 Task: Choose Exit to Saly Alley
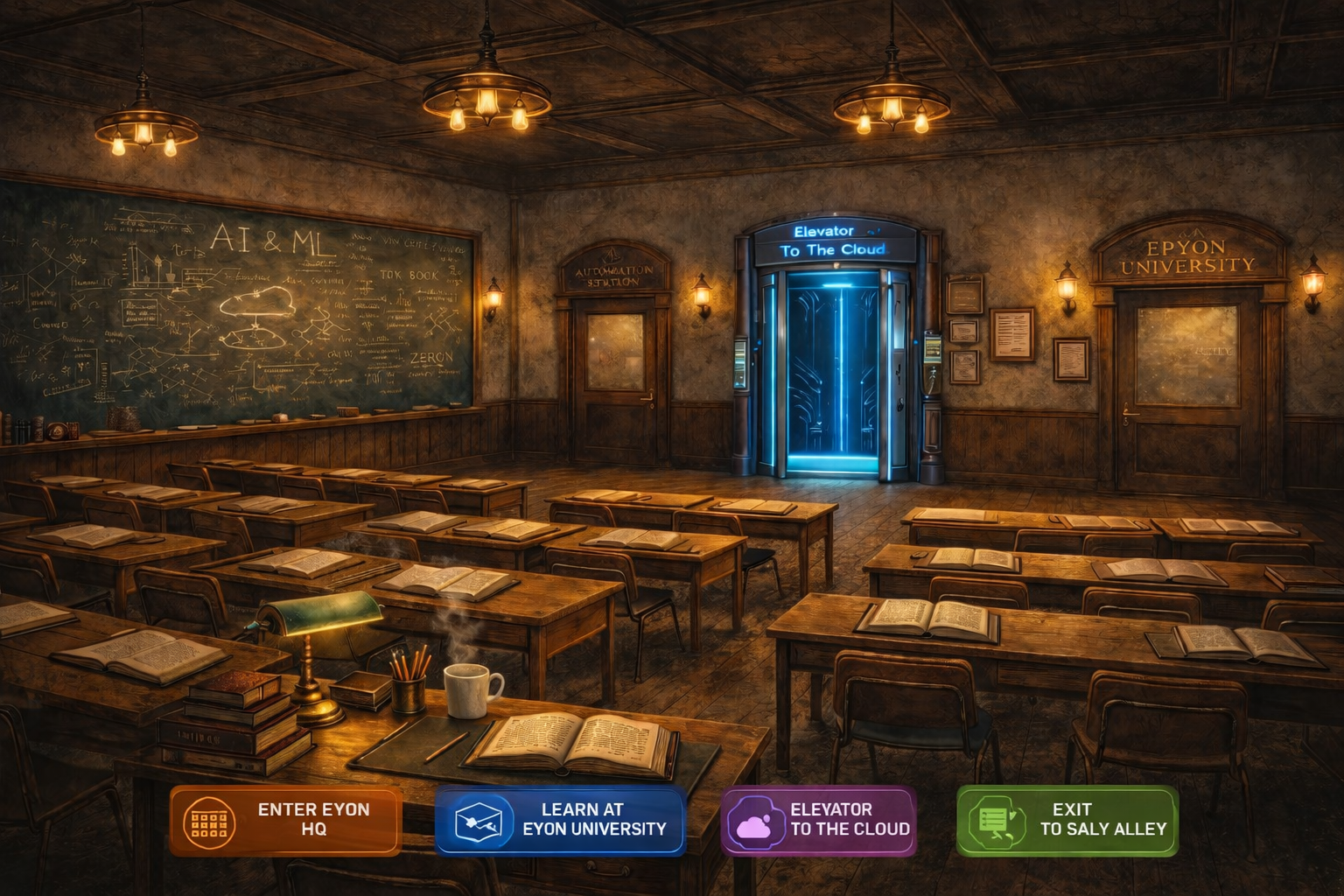point(1067,820)
